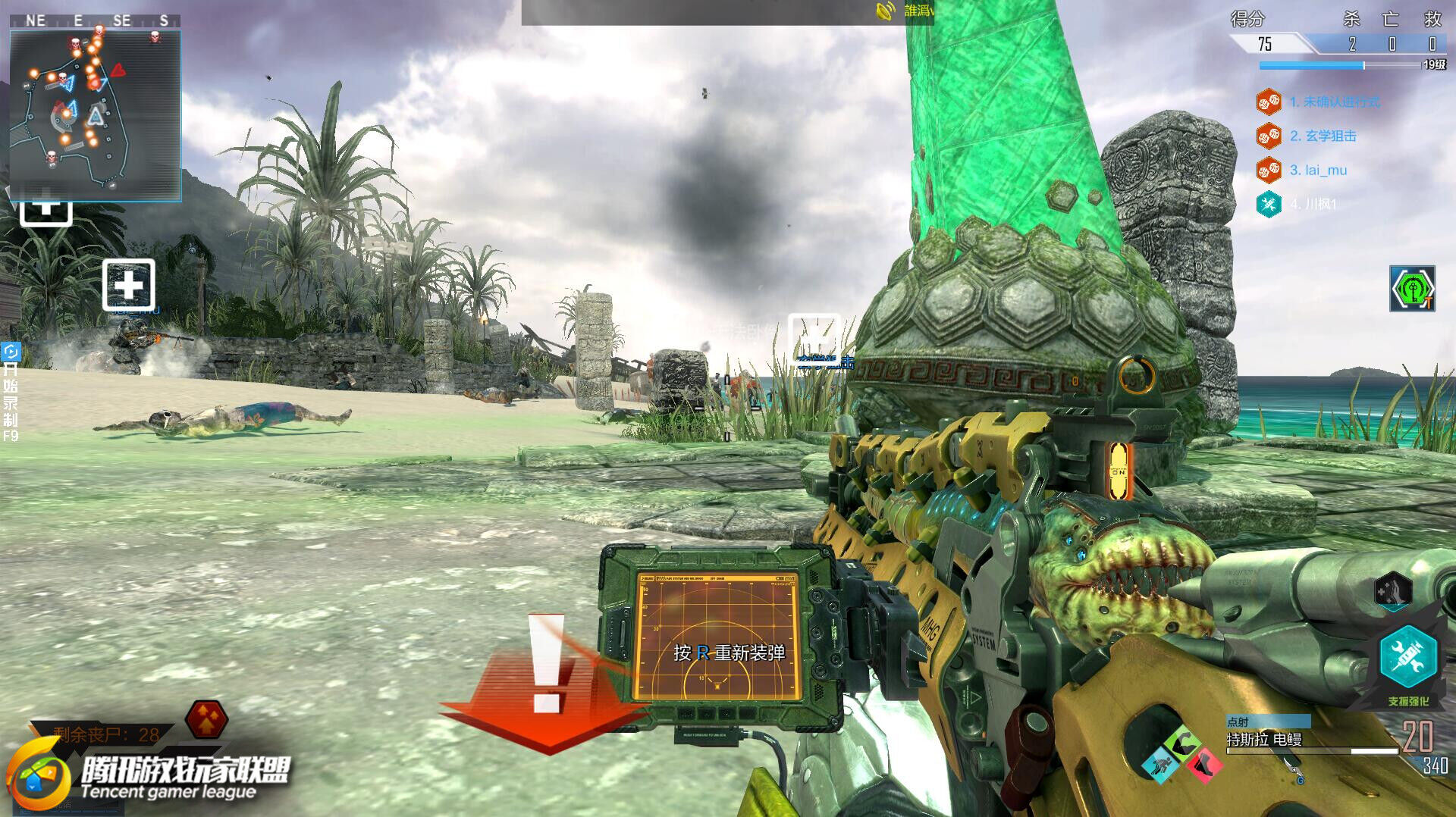Start recording with the 开始录制 button
Image resolution: width=1456 pixels, height=817 pixels.
(x=11, y=394)
